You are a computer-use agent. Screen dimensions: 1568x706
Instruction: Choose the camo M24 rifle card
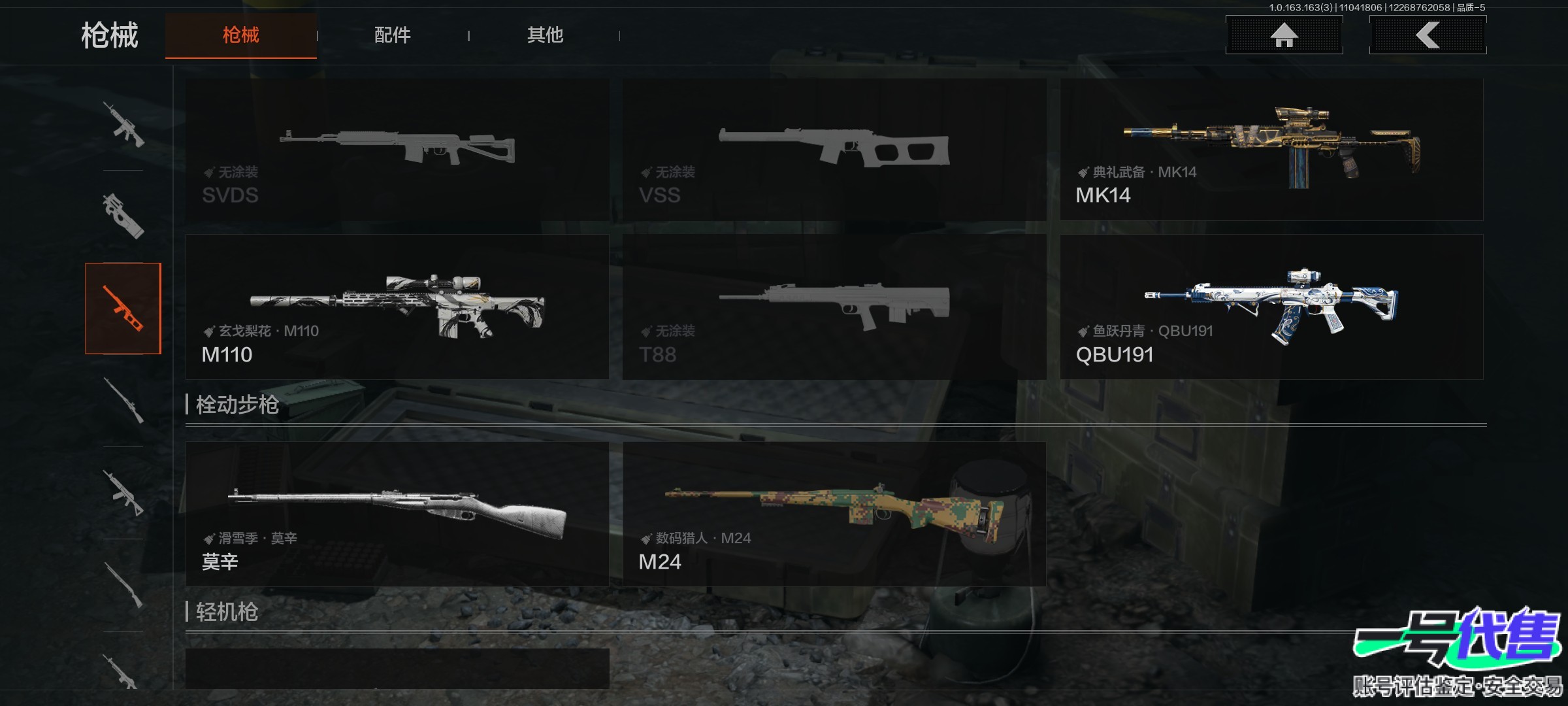(x=834, y=514)
